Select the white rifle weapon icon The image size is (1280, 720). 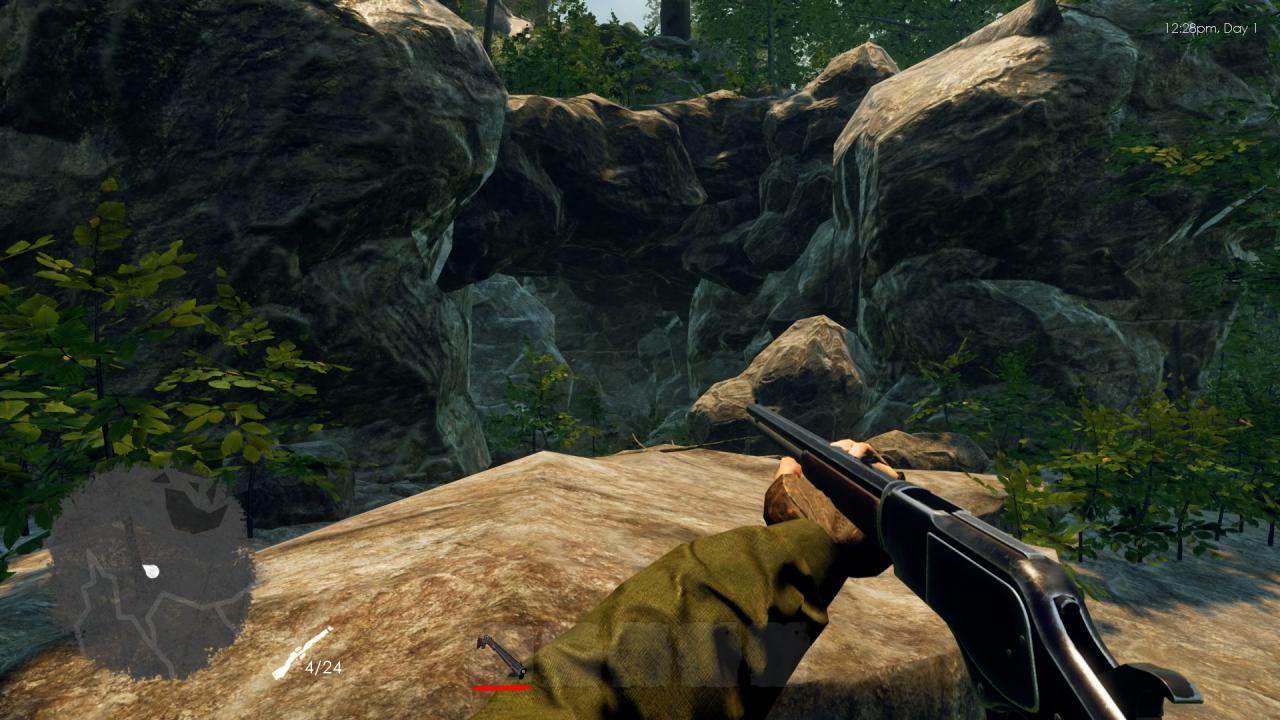[301, 653]
